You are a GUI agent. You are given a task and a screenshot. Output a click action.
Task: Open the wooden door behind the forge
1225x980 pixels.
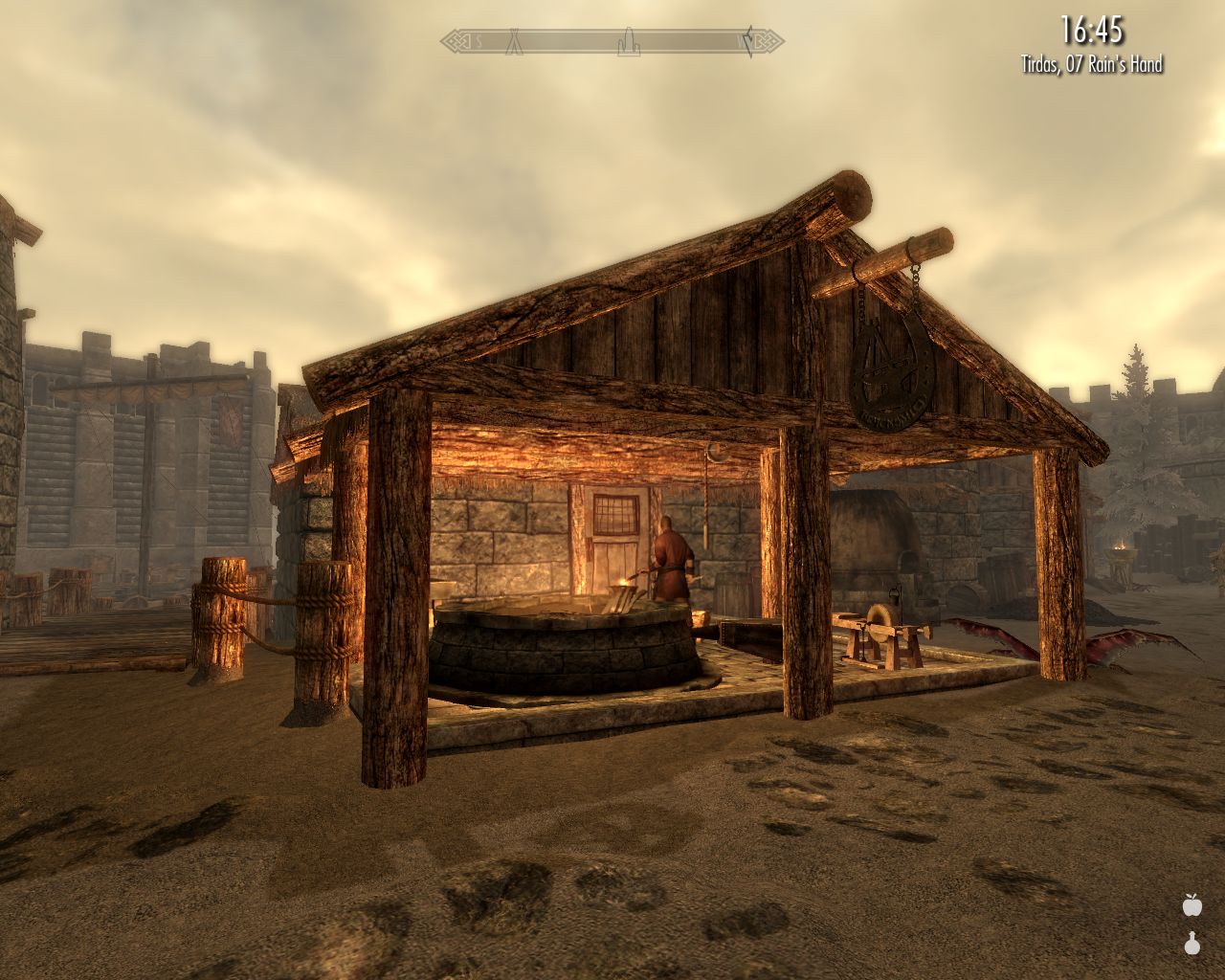(x=613, y=555)
